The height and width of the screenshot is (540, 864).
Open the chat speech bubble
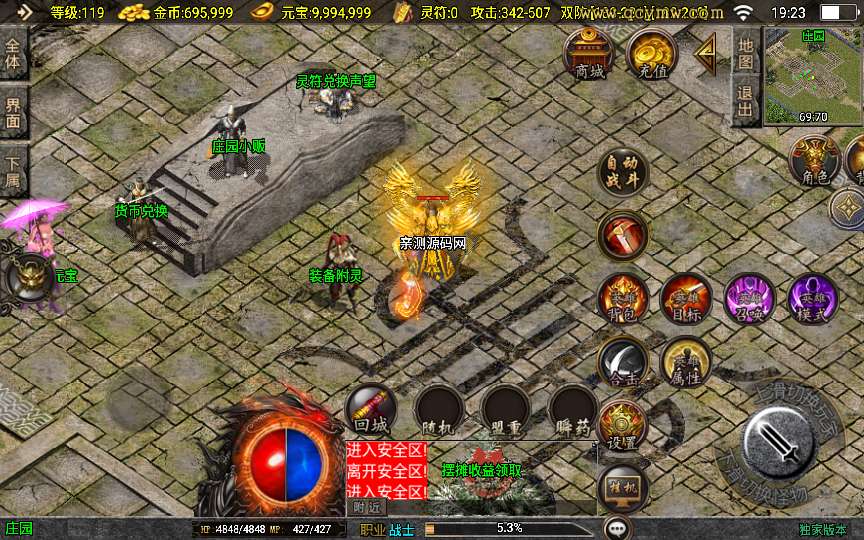click(x=618, y=528)
